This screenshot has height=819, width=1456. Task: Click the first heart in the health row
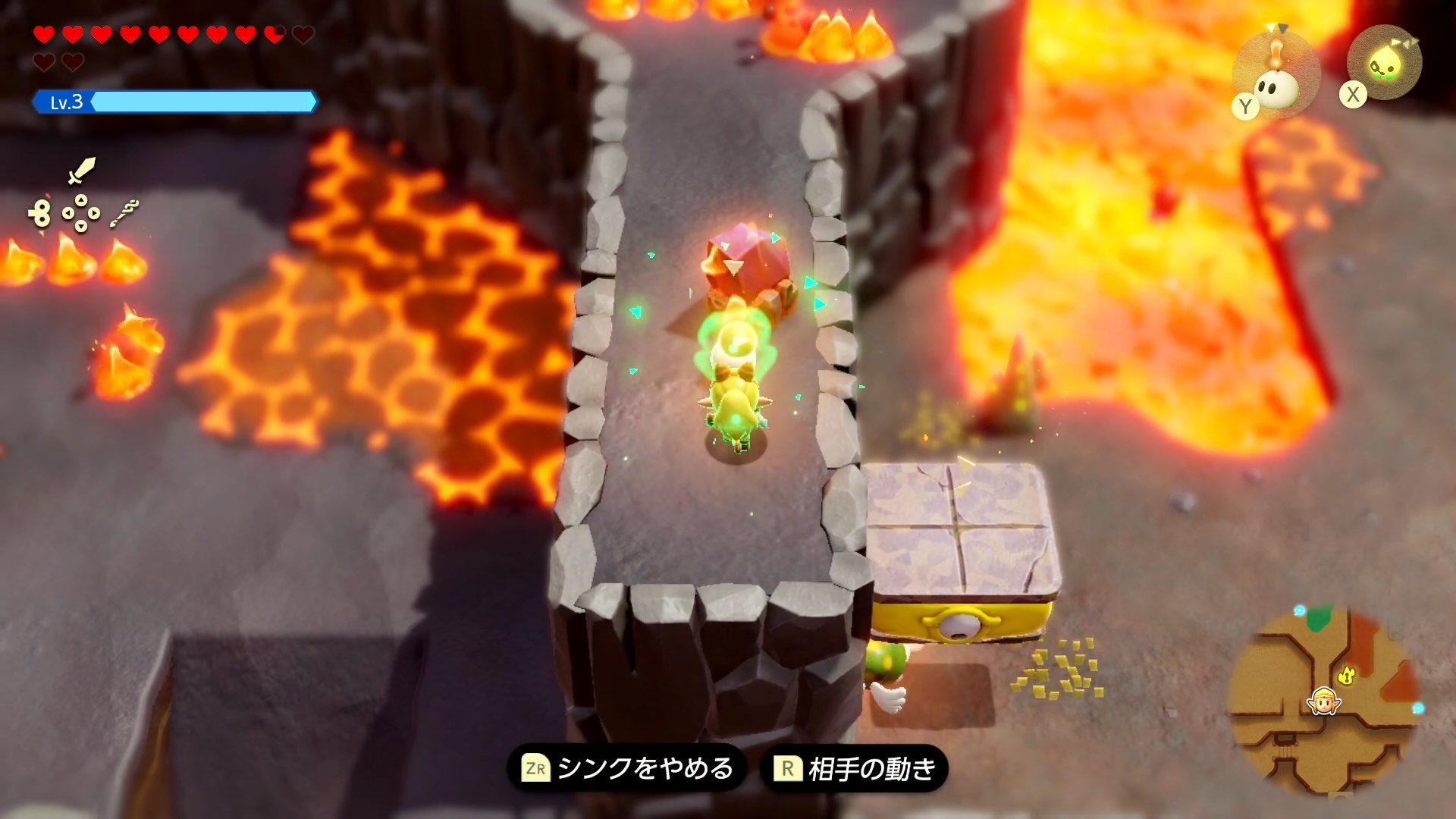point(44,34)
